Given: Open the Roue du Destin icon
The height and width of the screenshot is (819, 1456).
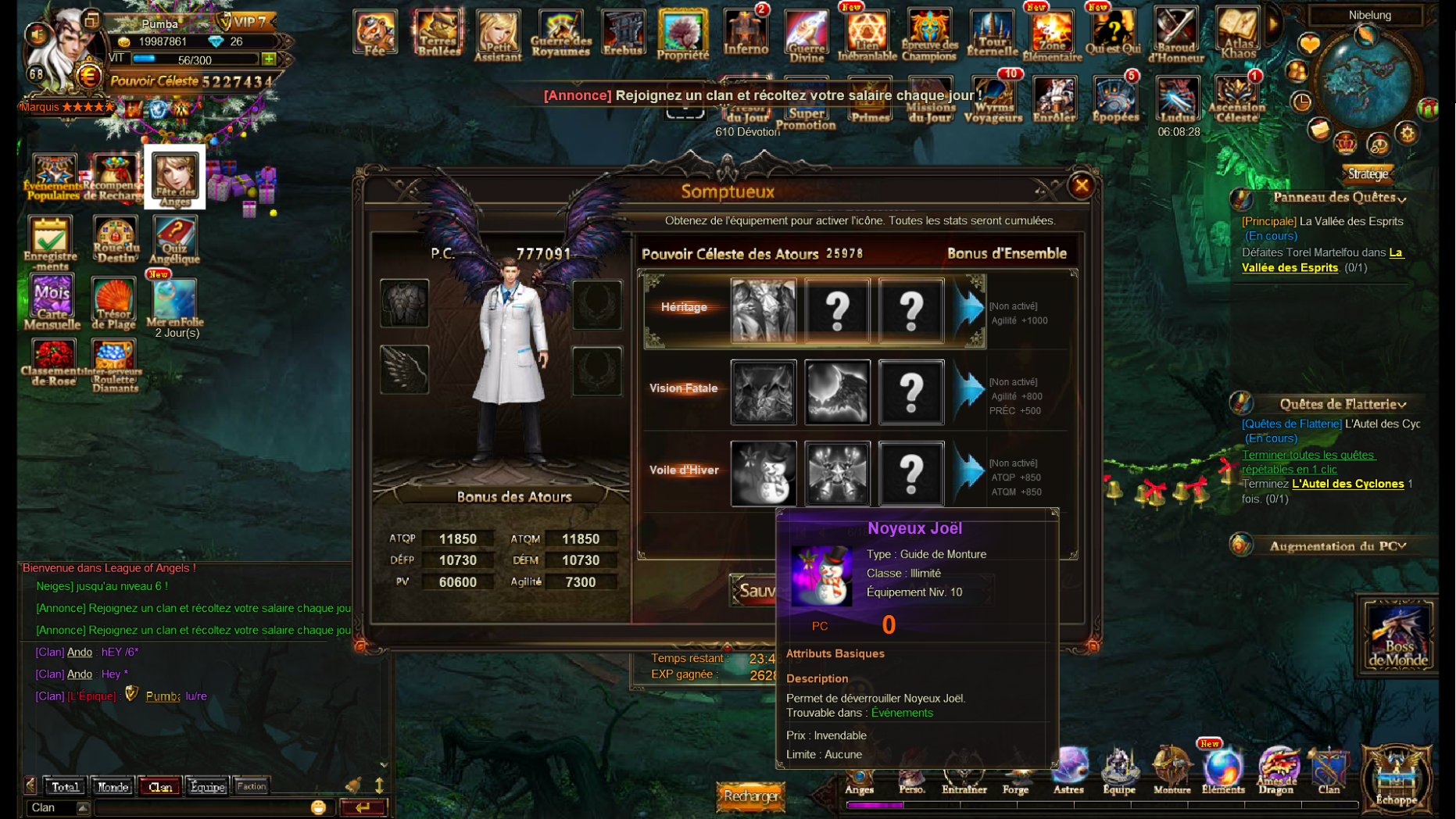Looking at the screenshot, I should pyautogui.click(x=115, y=239).
